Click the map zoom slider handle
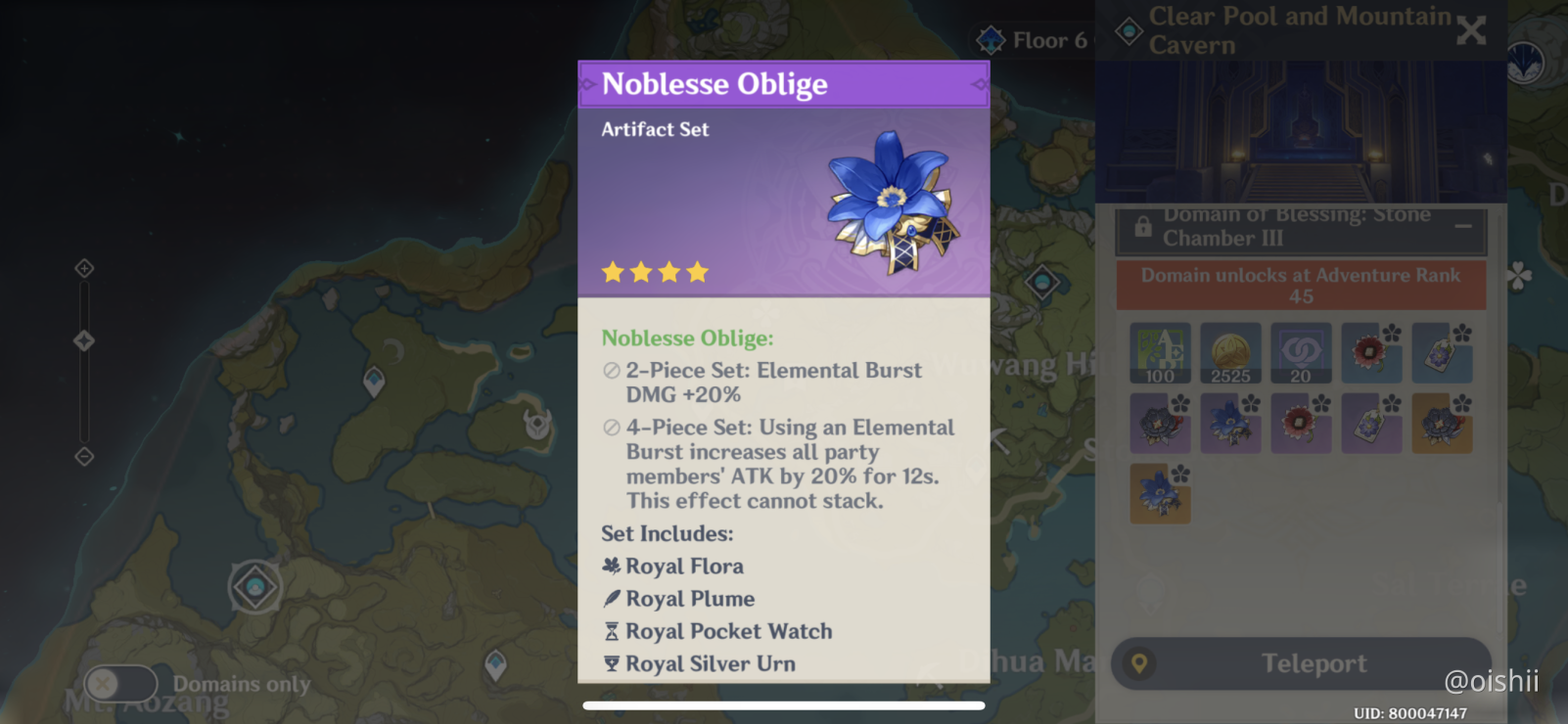 pyautogui.click(x=84, y=340)
